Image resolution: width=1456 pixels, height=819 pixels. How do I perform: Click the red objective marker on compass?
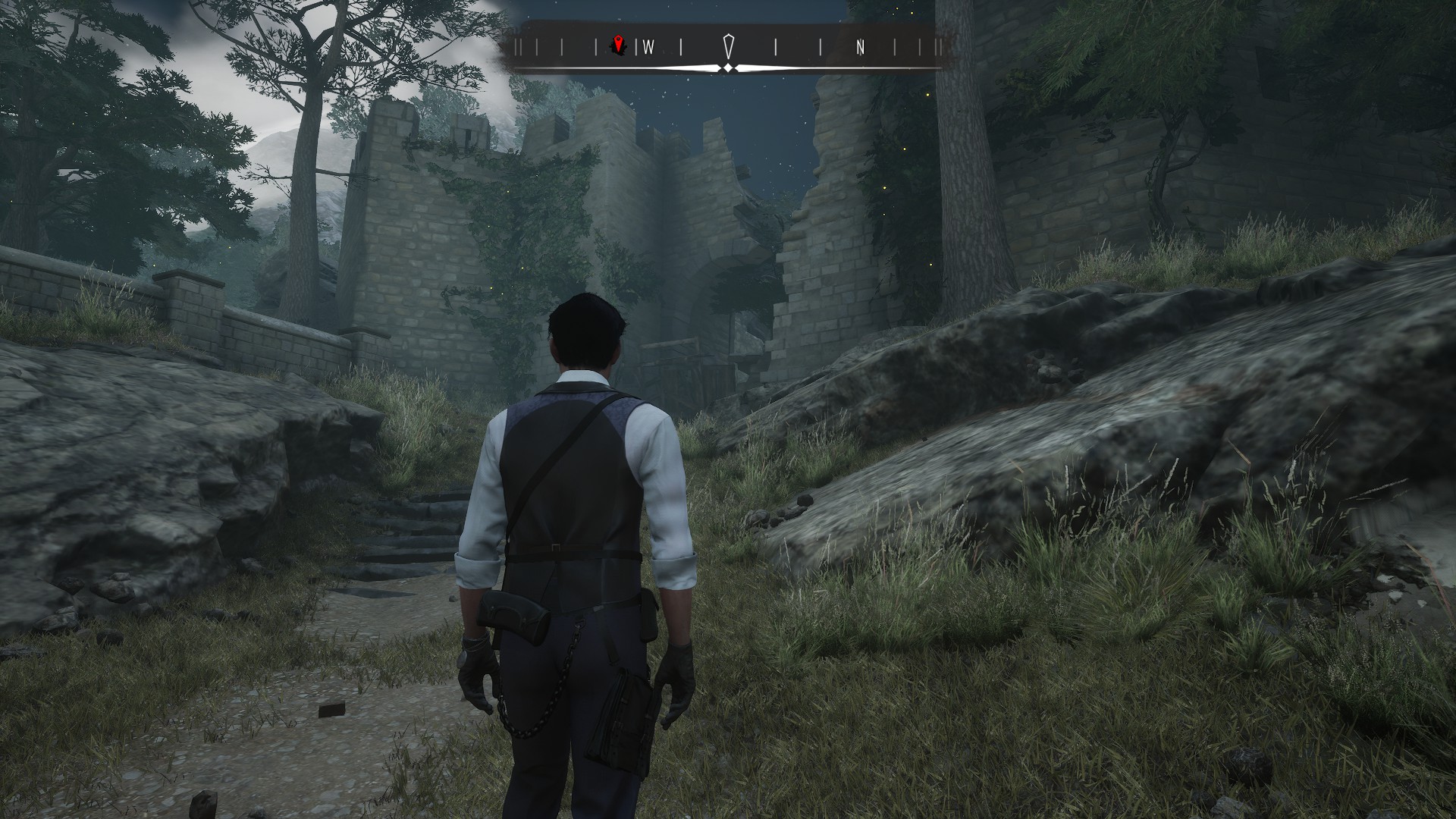[620, 46]
